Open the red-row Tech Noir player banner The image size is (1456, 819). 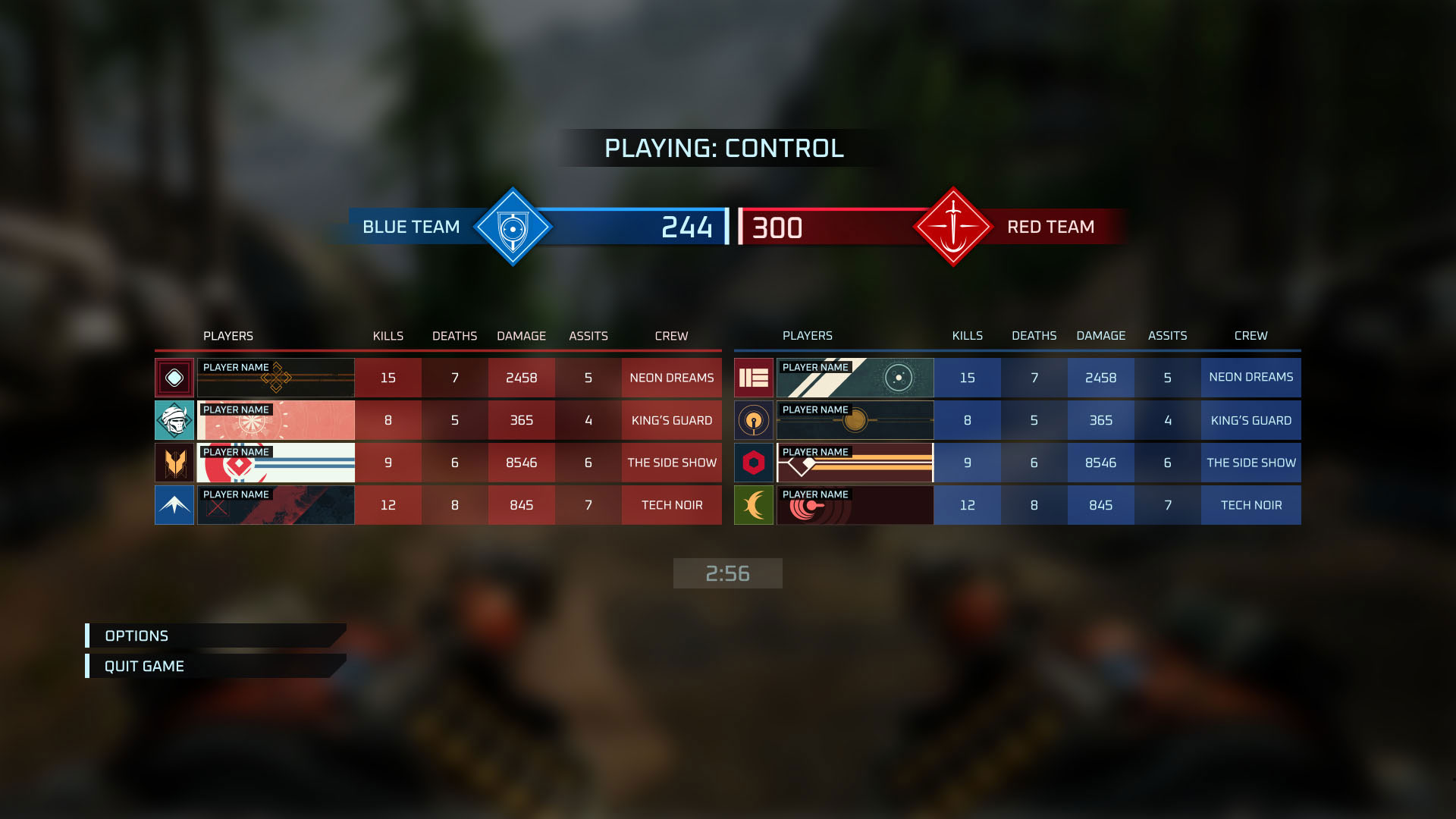pos(276,505)
